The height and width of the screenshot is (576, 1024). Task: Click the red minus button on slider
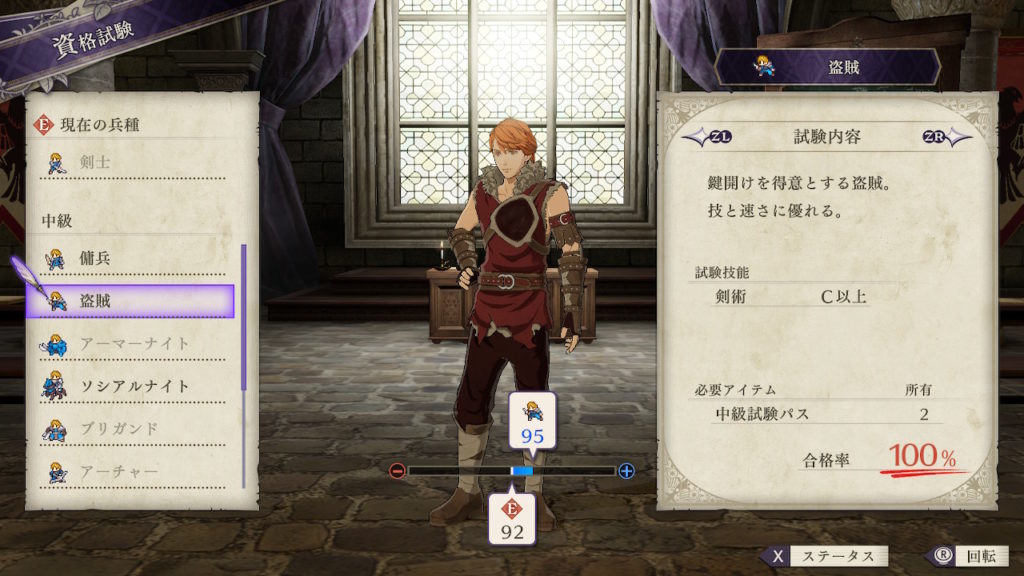tap(397, 471)
